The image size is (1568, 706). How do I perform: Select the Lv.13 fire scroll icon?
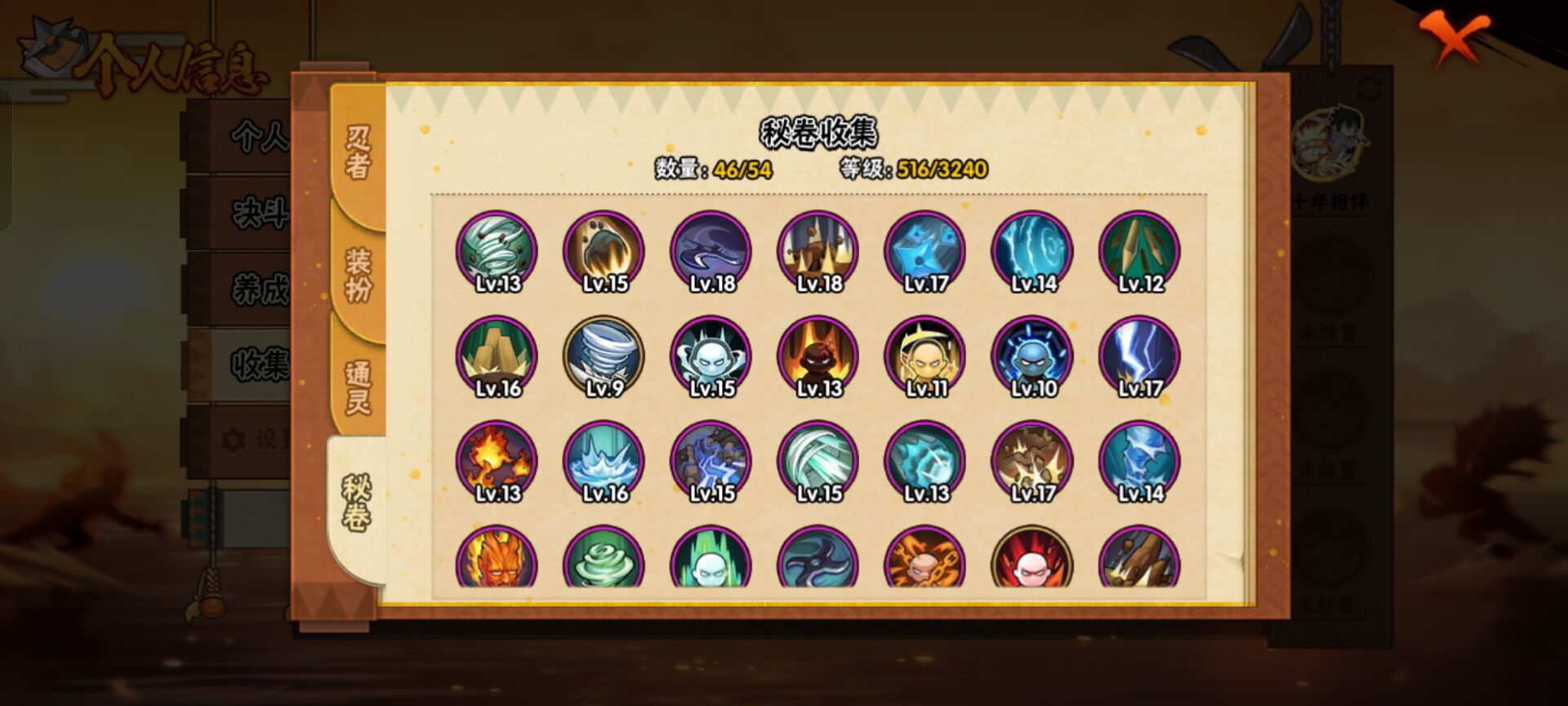pyautogui.click(x=498, y=462)
